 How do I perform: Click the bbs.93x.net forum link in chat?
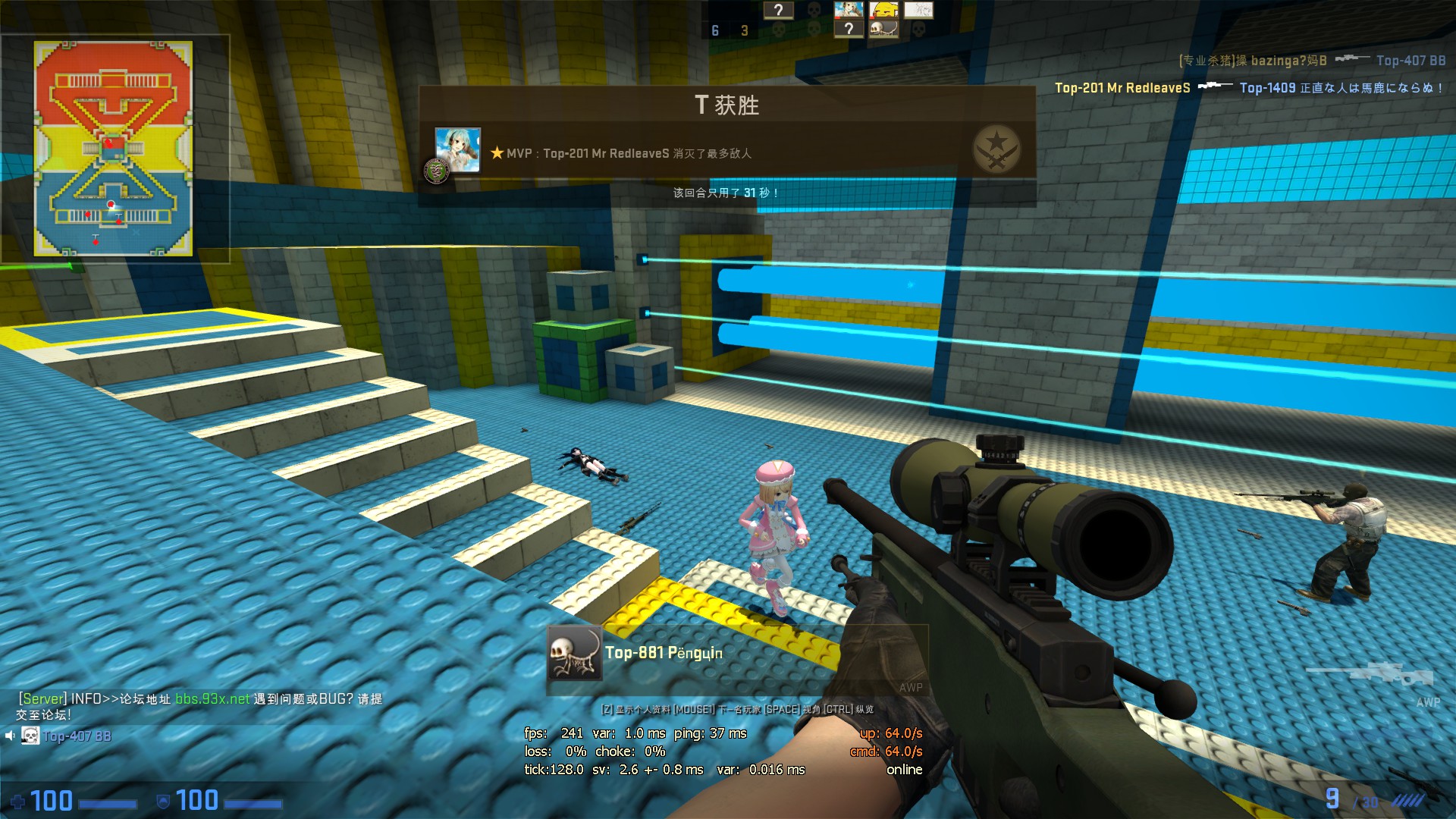point(212,698)
